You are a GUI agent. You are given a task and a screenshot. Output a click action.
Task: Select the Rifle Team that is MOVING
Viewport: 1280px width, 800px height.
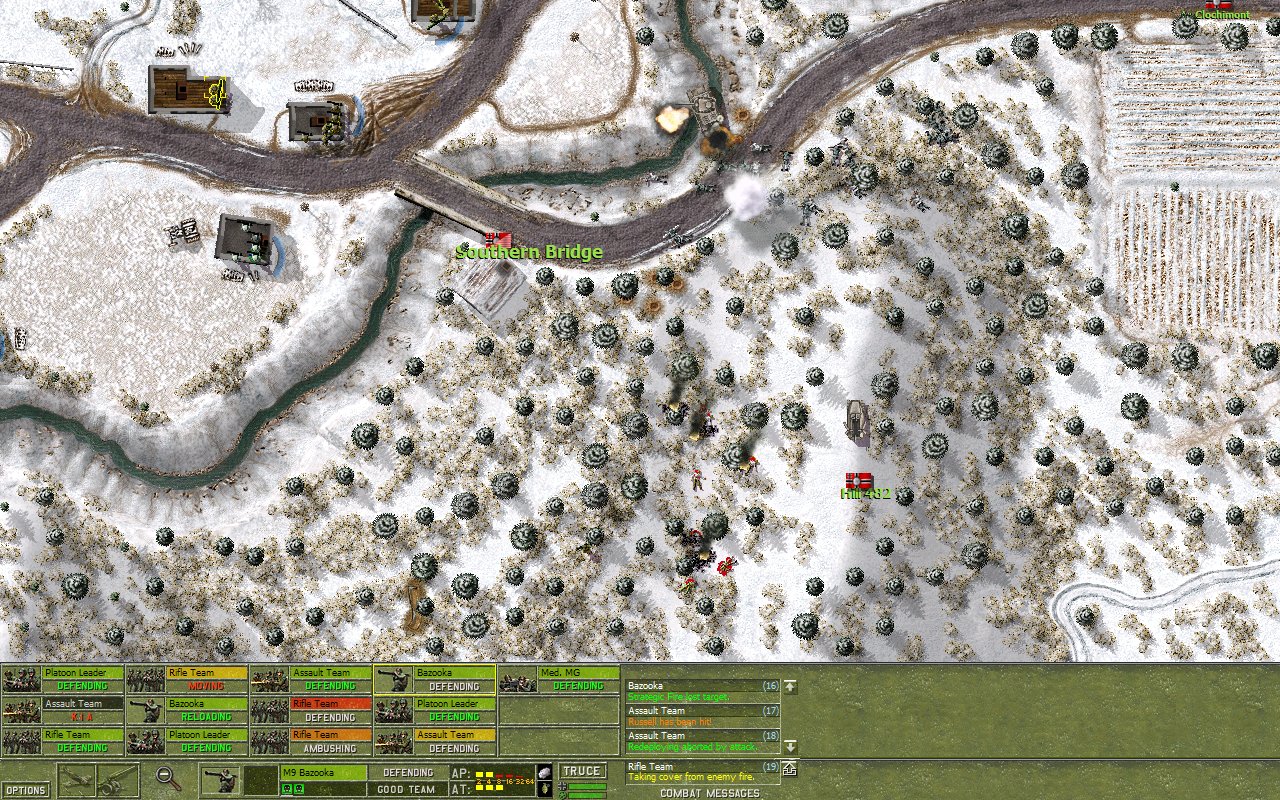pos(187,680)
